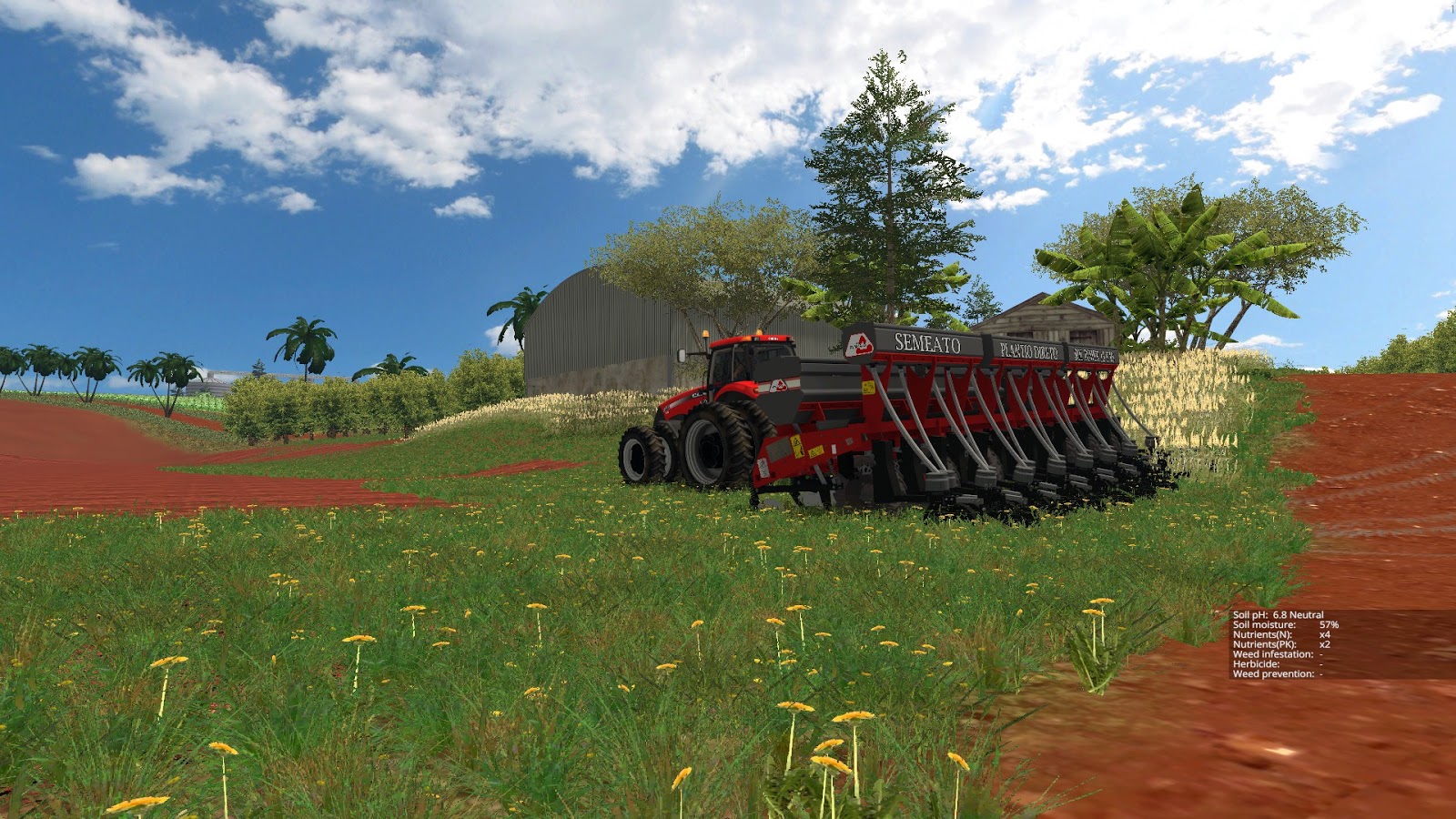Click the 57% soil moisture value
Screen dimensions: 1456x819
tap(1329, 625)
